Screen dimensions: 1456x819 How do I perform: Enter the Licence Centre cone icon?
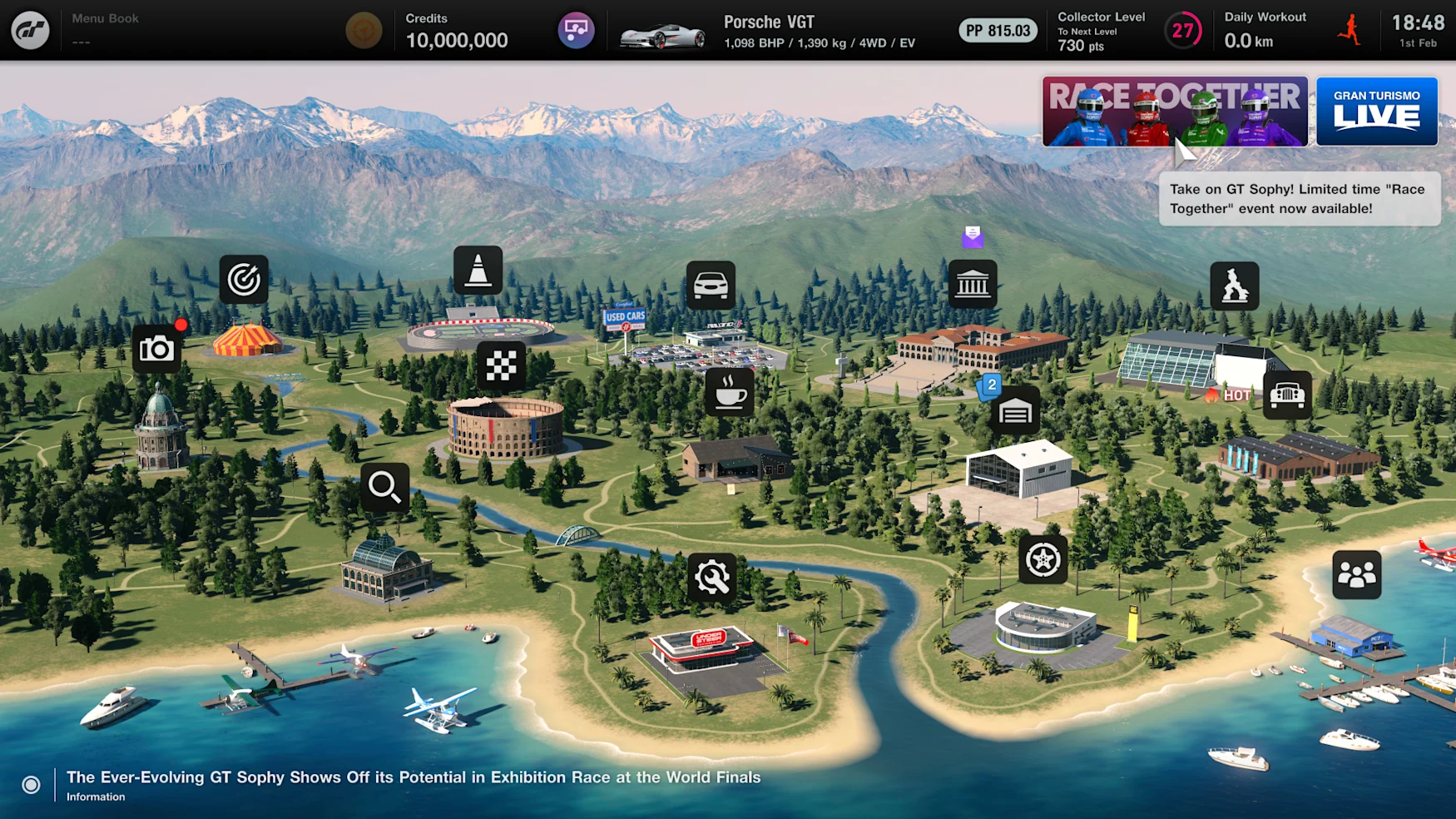coord(478,271)
